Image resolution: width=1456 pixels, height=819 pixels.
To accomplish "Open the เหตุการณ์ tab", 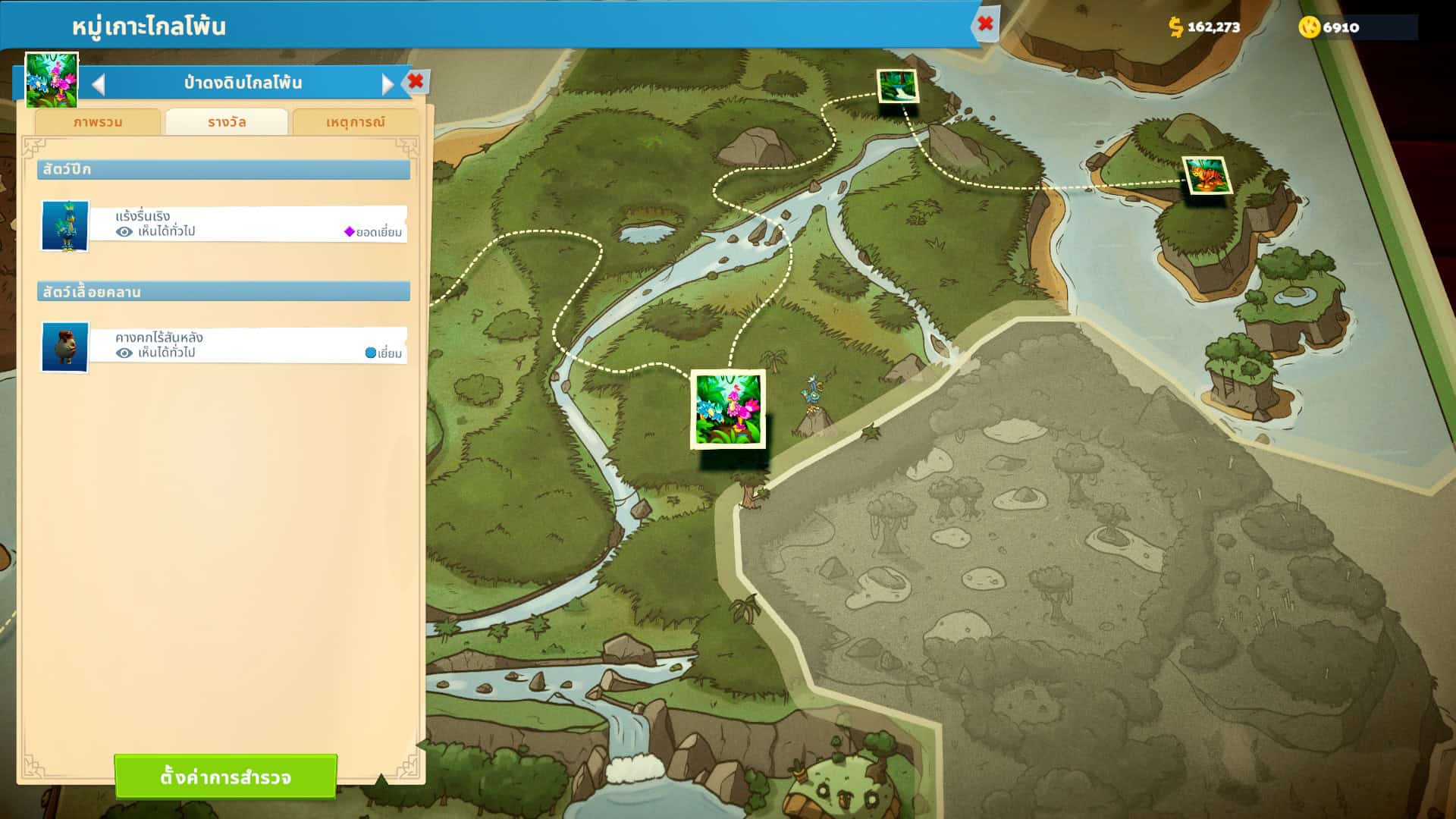I will point(355,122).
